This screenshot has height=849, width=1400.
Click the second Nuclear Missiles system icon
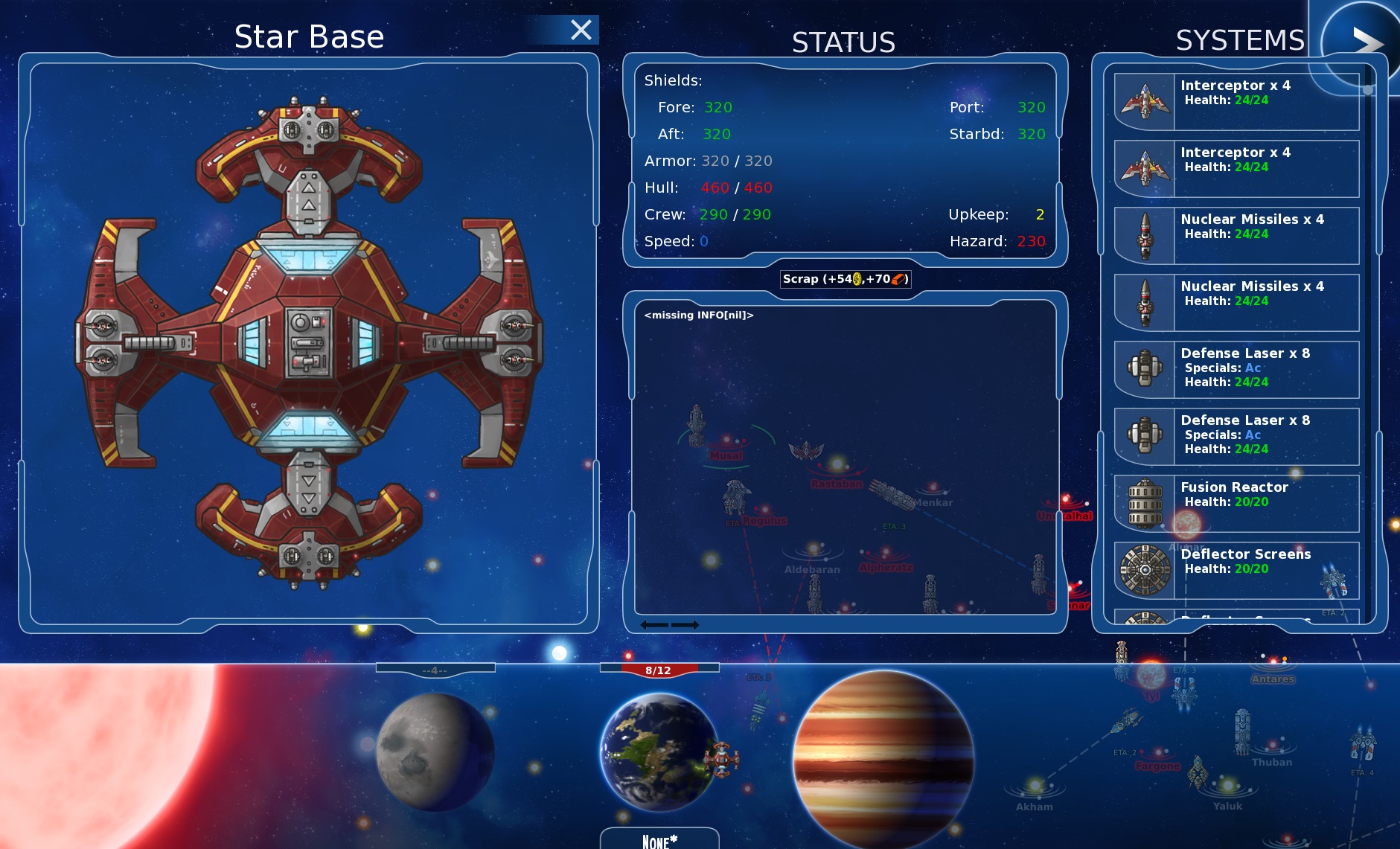click(x=1143, y=300)
